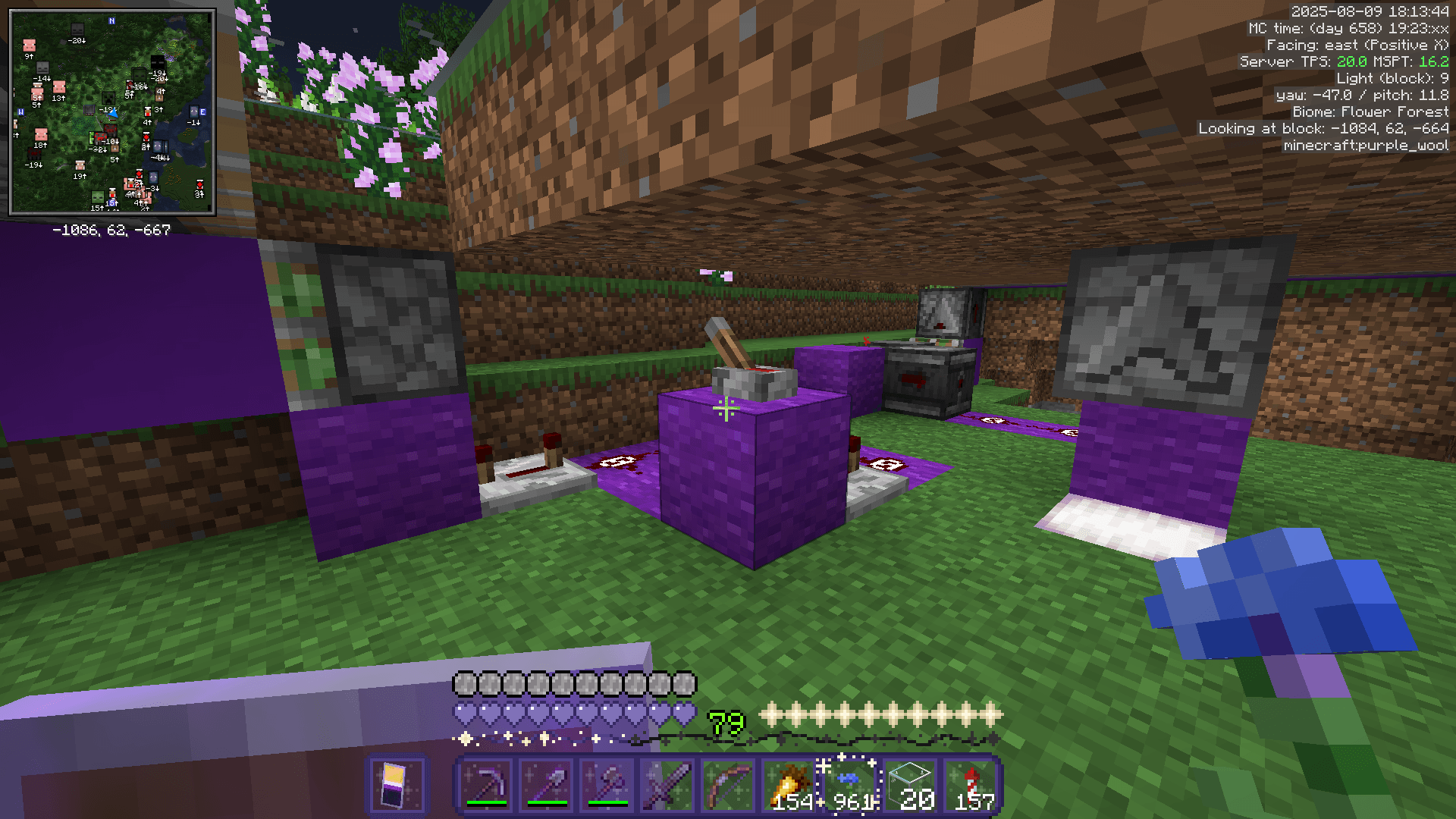This screenshot has width=1456, height=819.
Task: Select the netherite pickaxe in the hotbar
Action: pyautogui.click(x=485, y=783)
